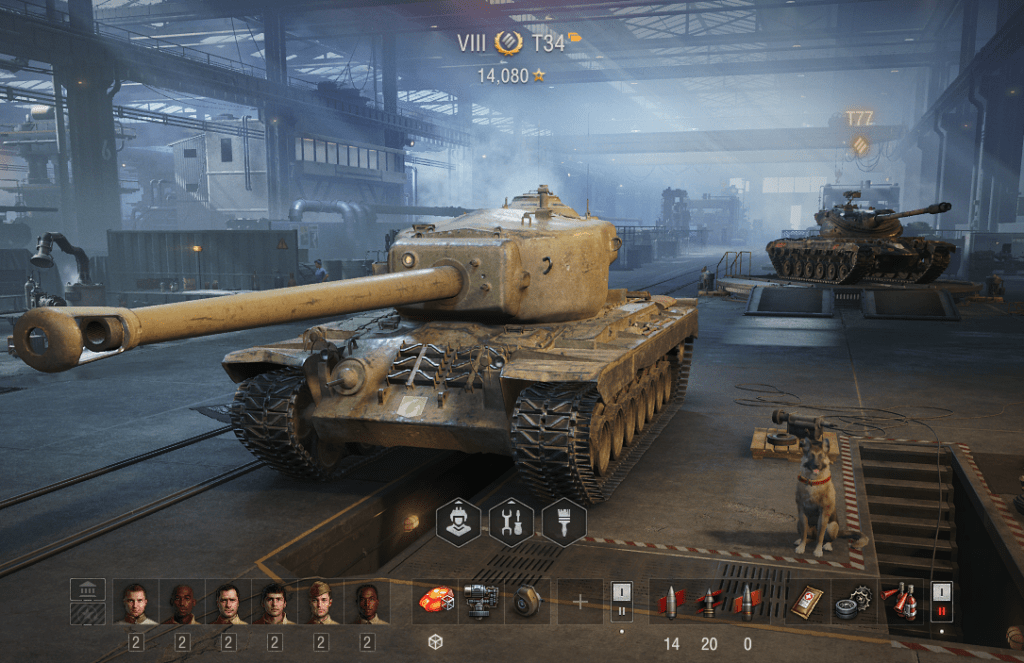Image resolution: width=1024 pixels, height=663 pixels.
Task: Open the wrench and screwdriver hexagon button
Action: coord(510,522)
